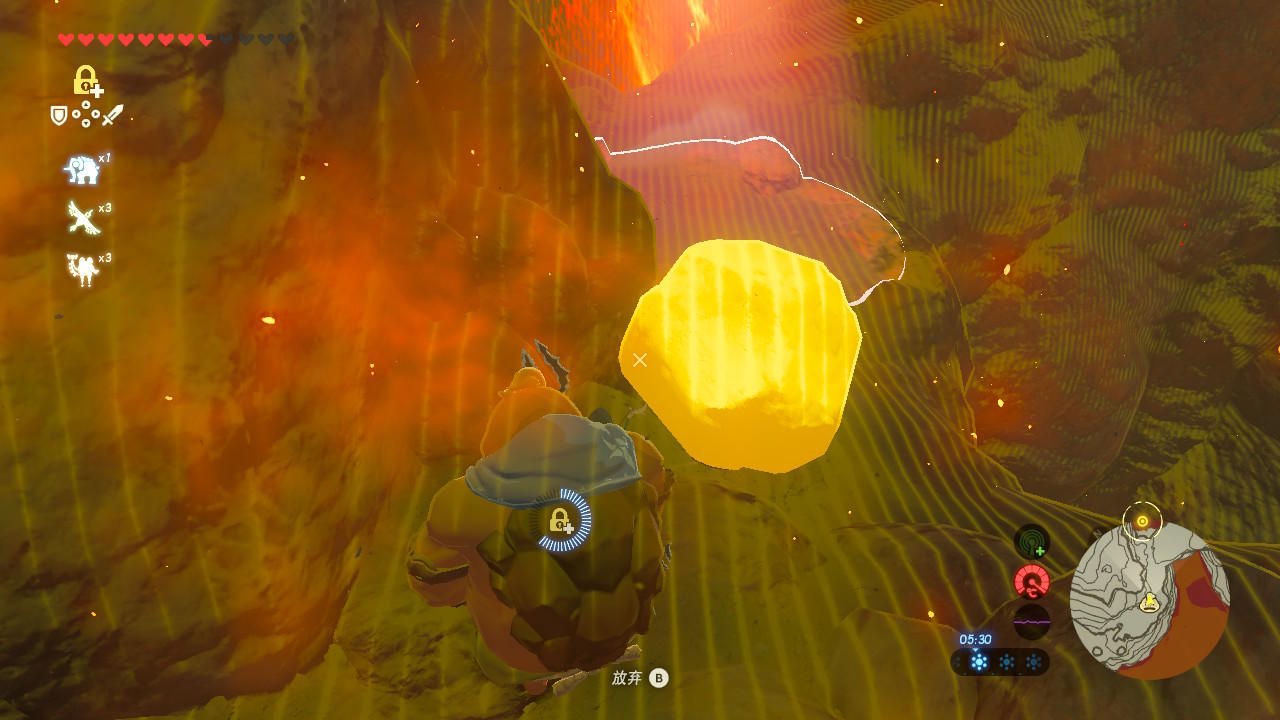
Task: Activate the elephant Mipha's Grace ability icon
Action: [82, 170]
